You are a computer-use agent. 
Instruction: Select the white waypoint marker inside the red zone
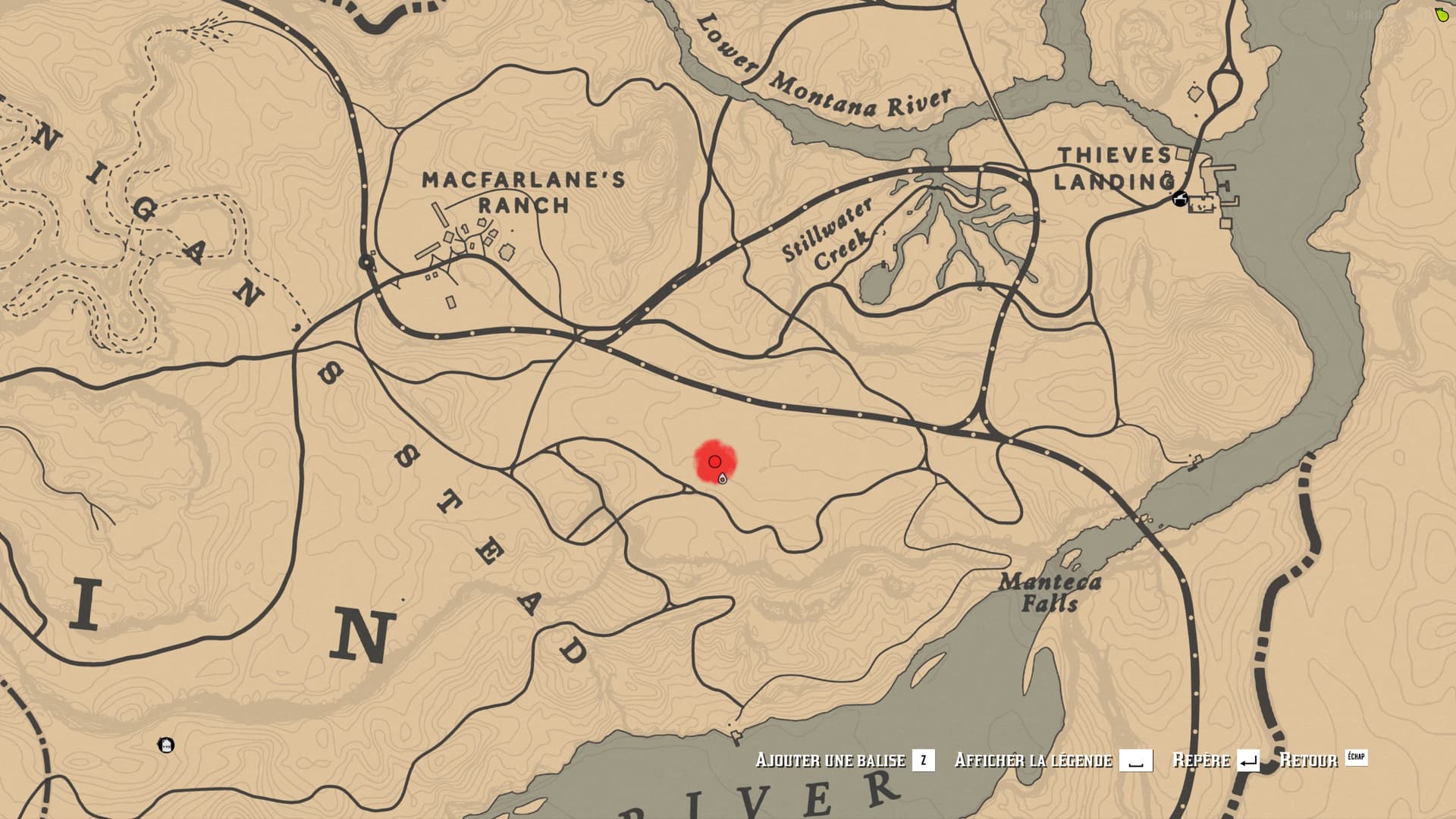[722, 479]
